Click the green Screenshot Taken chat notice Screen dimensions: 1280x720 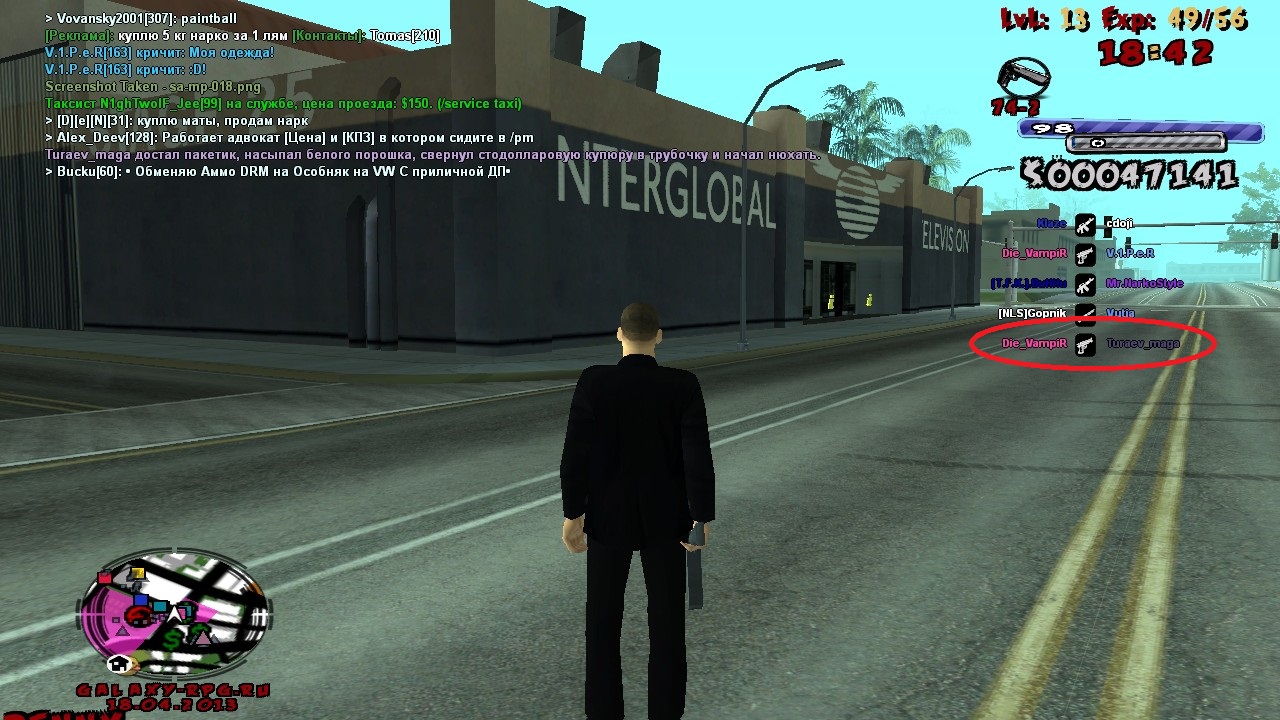click(x=152, y=87)
